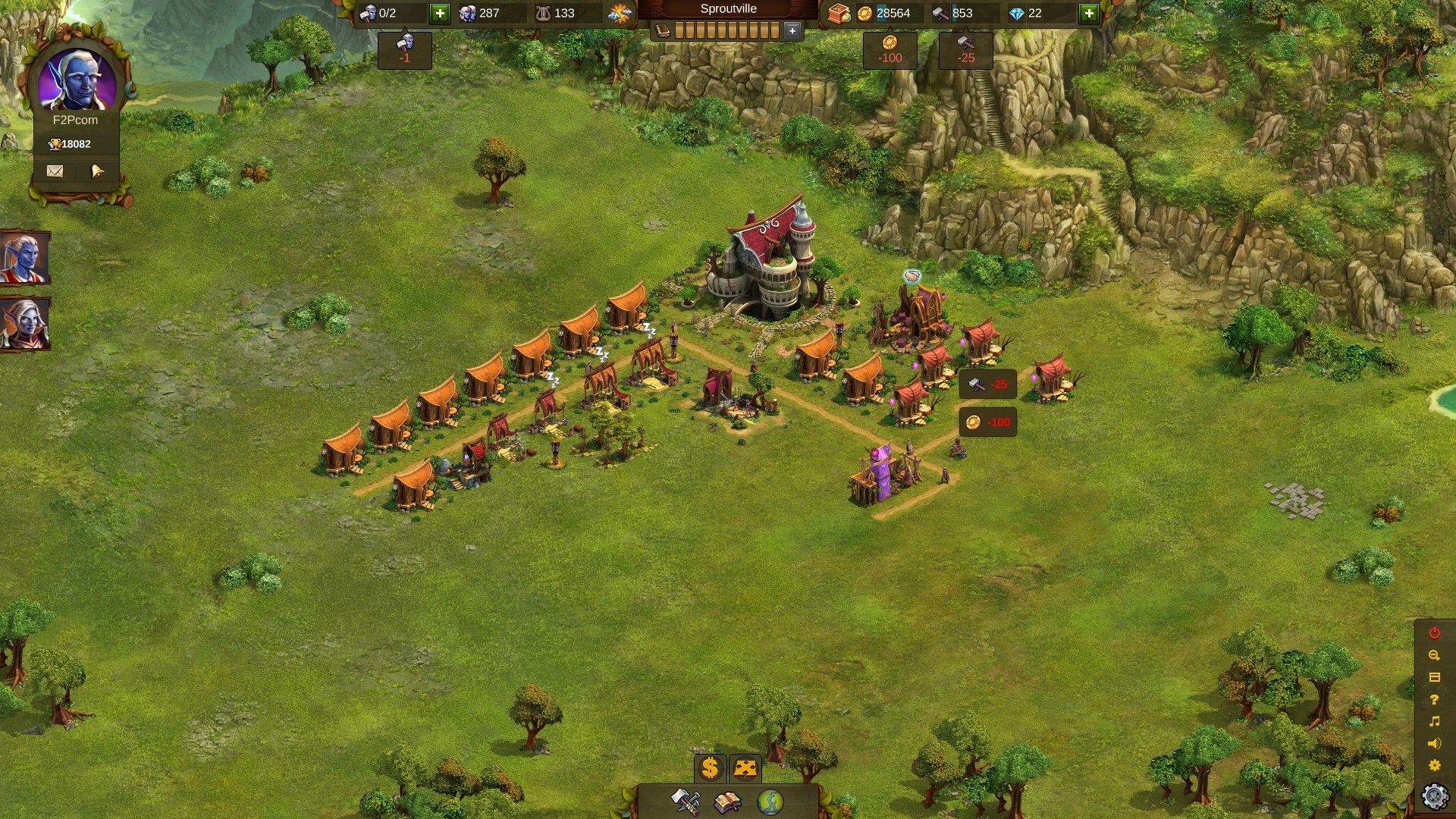Select the lower quest giver portrait
The image size is (1456, 819).
pyautogui.click(x=24, y=325)
